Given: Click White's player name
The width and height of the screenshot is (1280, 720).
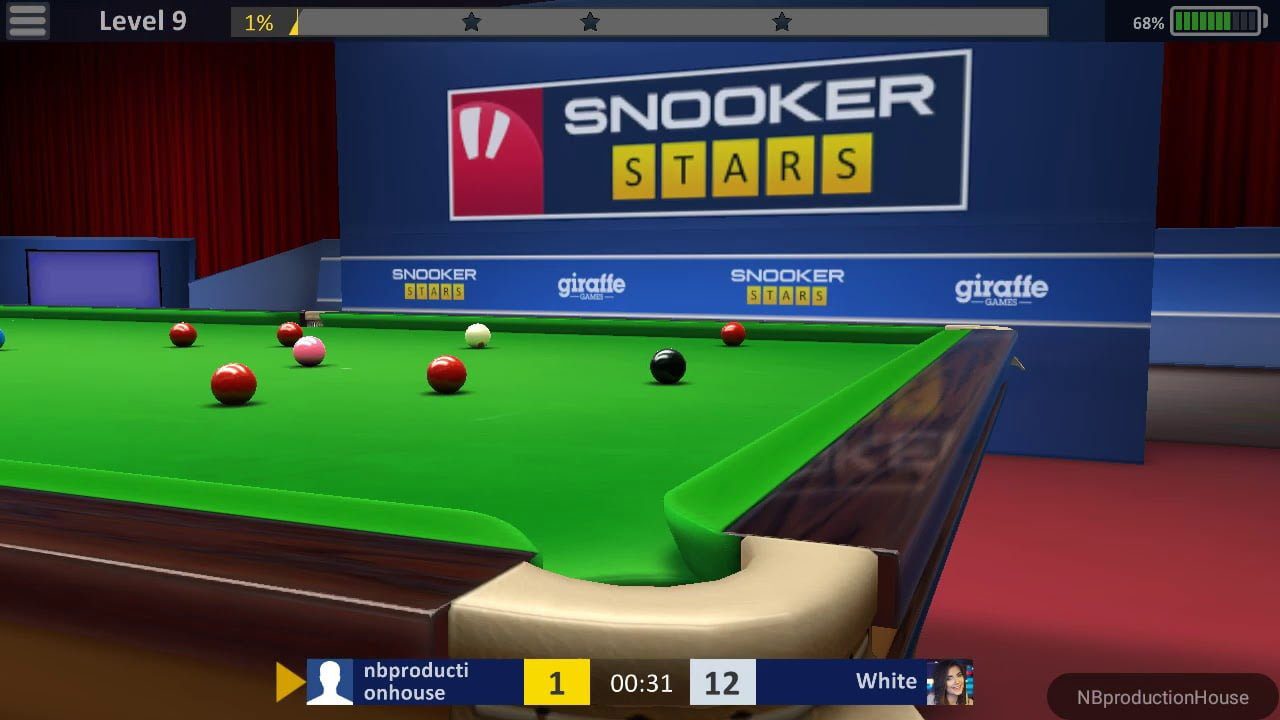Looking at the screenshot, I should coord(886,681).
